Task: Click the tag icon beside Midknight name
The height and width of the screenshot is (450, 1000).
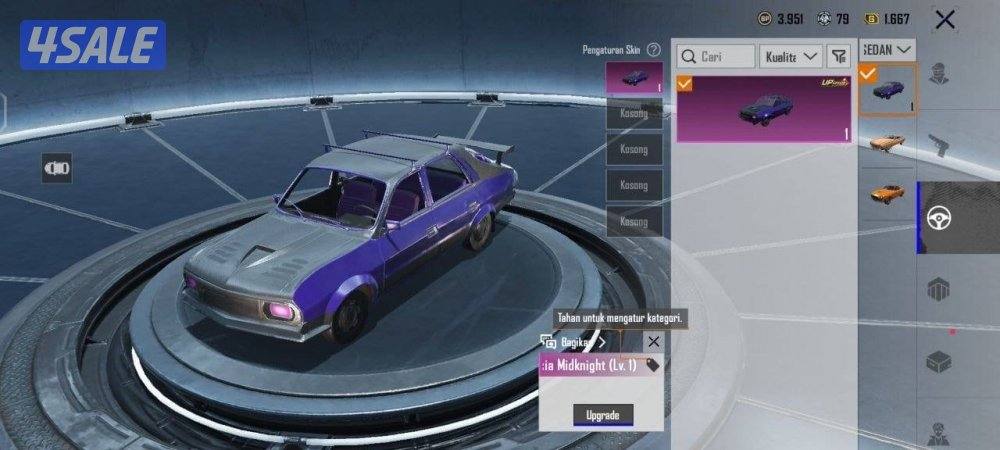Action: 653,366
